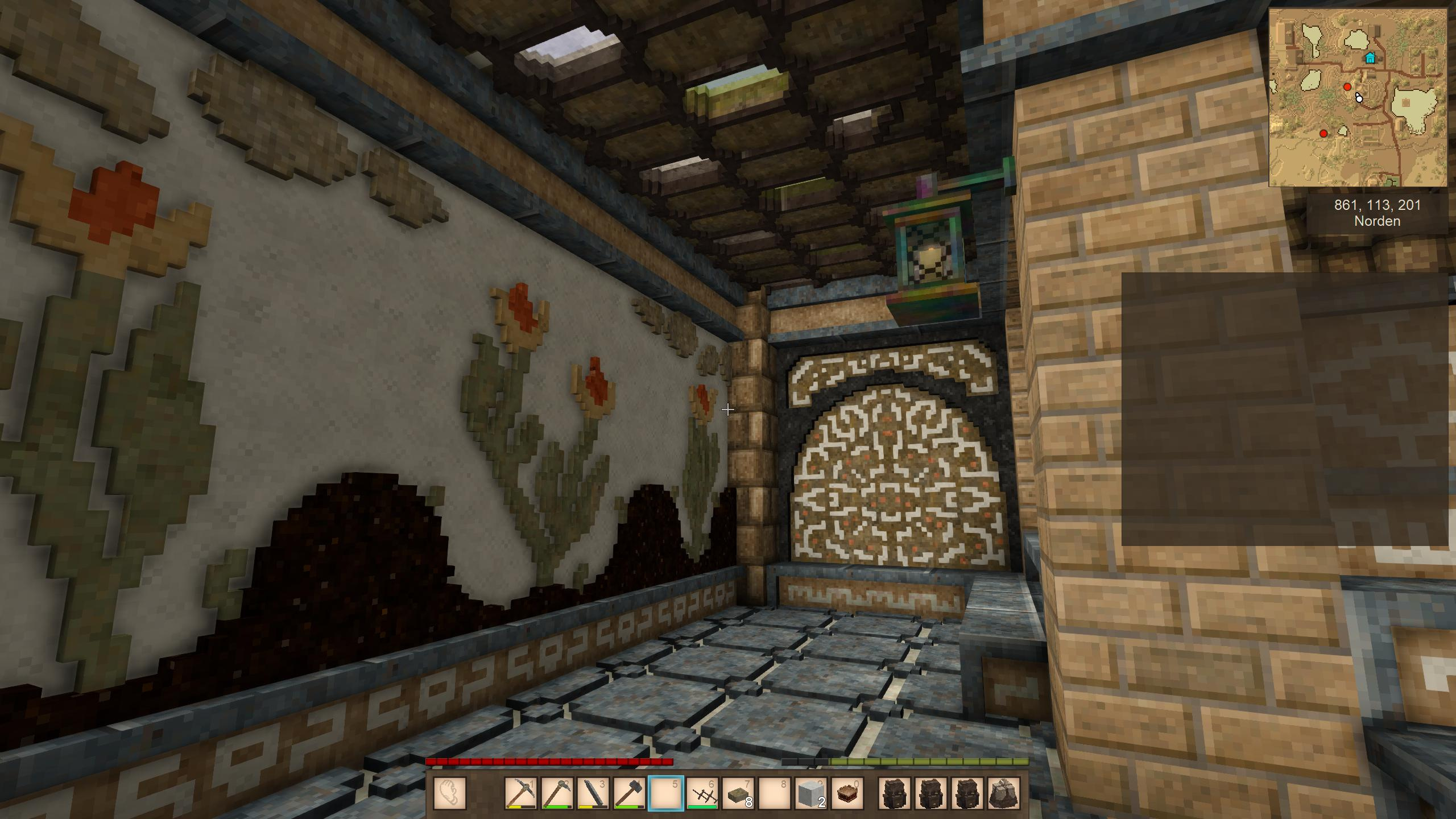Select the white stone block stack
The width and height of the screenshot is (1456, 819).
[x=812, y=793]
